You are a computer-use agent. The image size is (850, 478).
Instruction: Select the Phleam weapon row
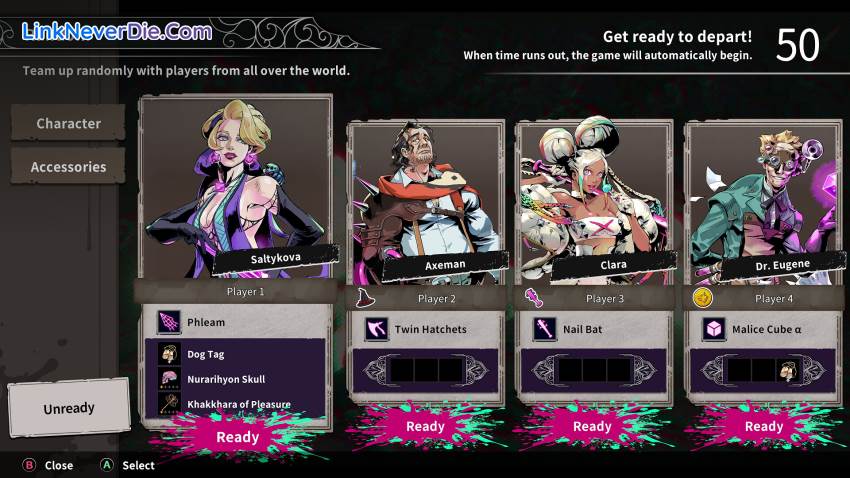pyautogui.click(x=237, y=322)
